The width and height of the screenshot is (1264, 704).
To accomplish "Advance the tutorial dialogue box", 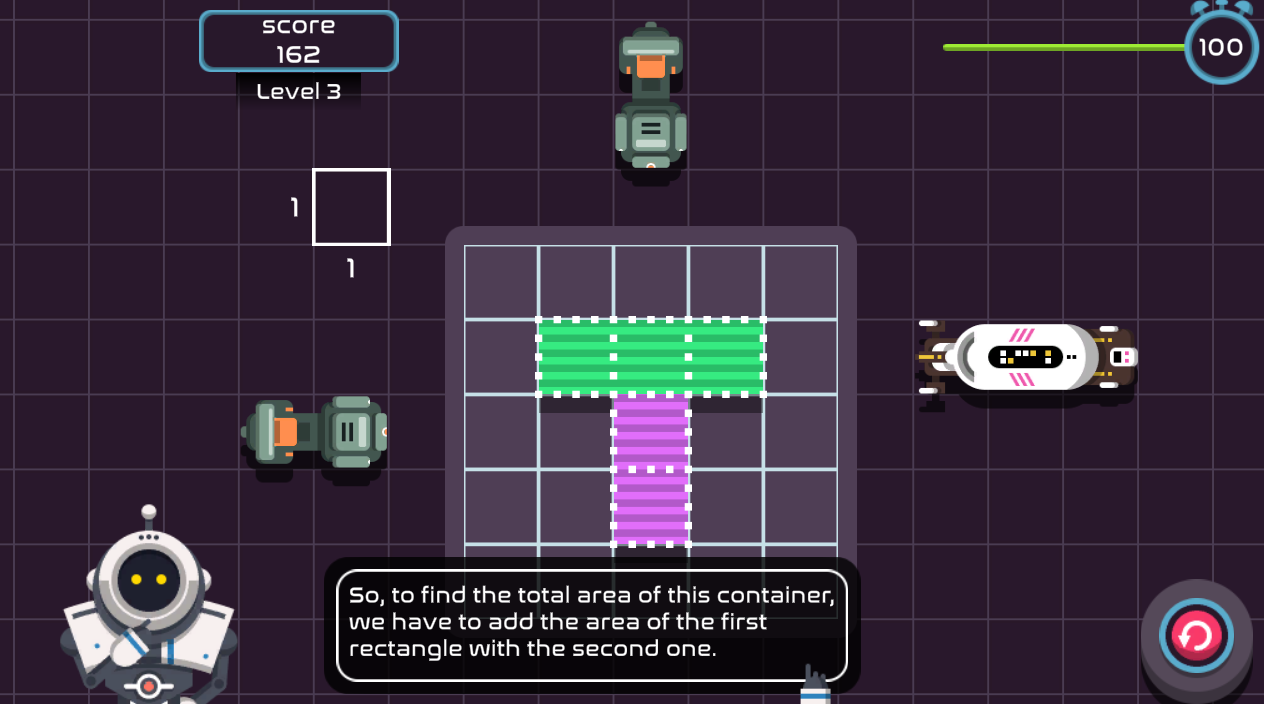I will coord(591,624).
